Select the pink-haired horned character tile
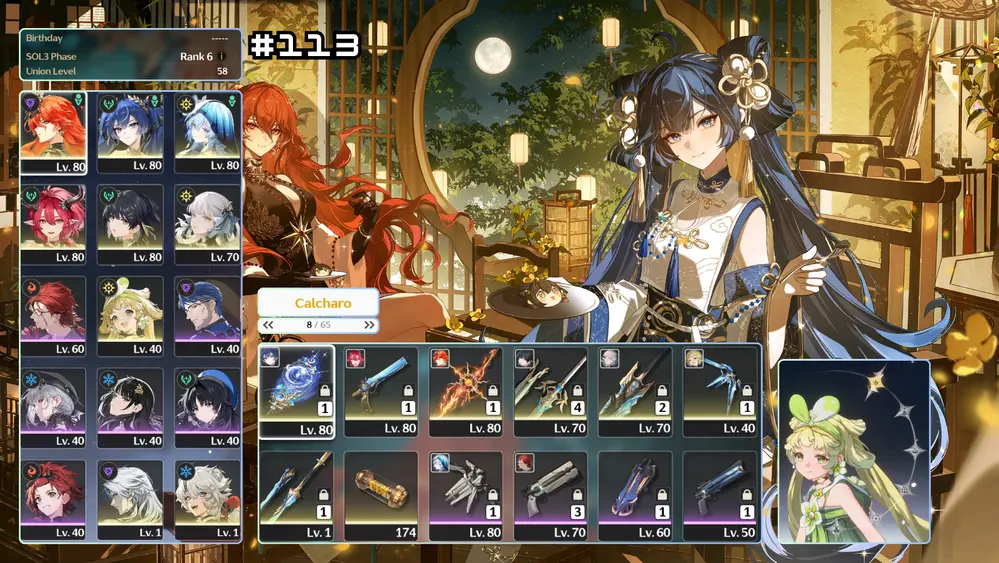 53,223
